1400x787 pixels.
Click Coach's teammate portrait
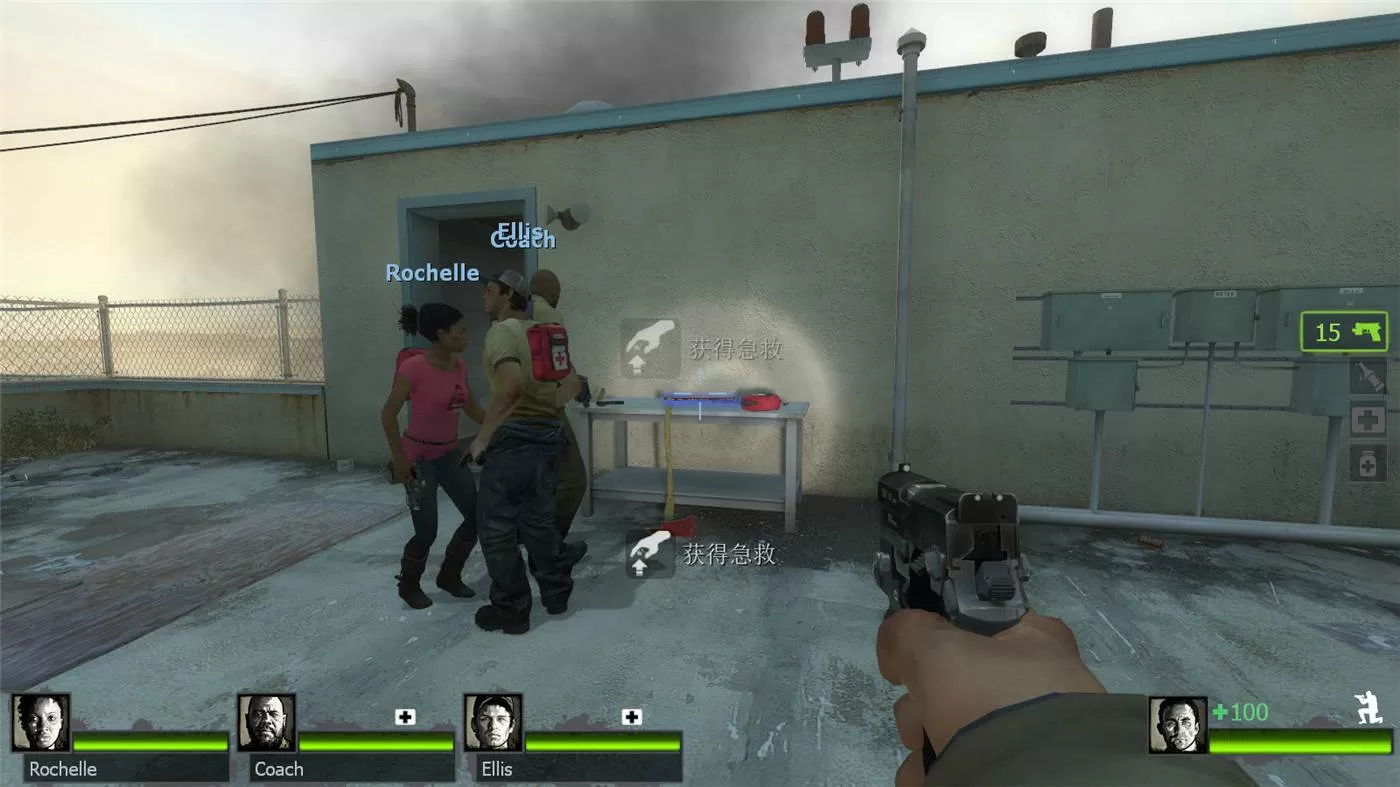pyautogui.click(x=267, y=723)
